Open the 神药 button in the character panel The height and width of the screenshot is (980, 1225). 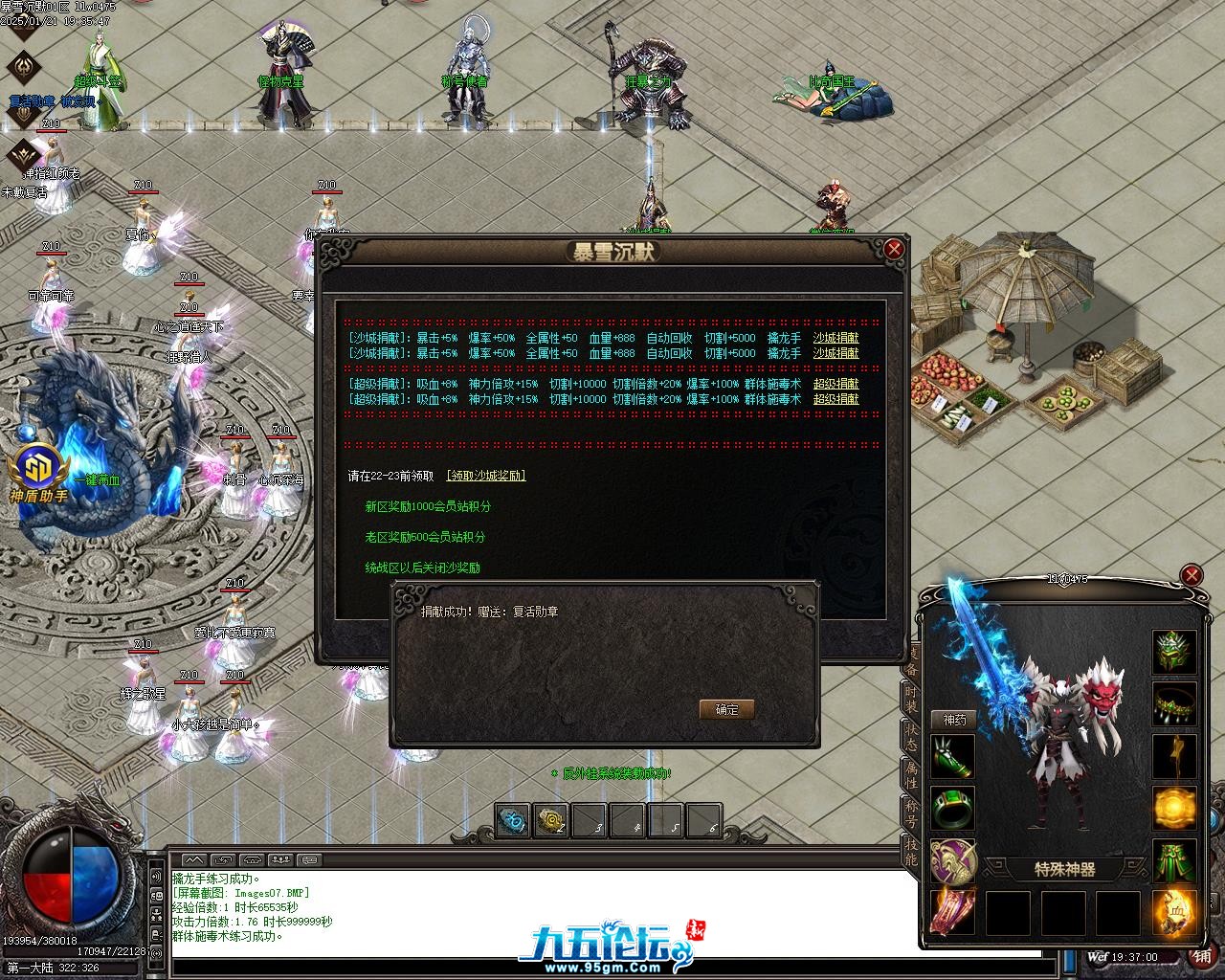pos(954,720)
